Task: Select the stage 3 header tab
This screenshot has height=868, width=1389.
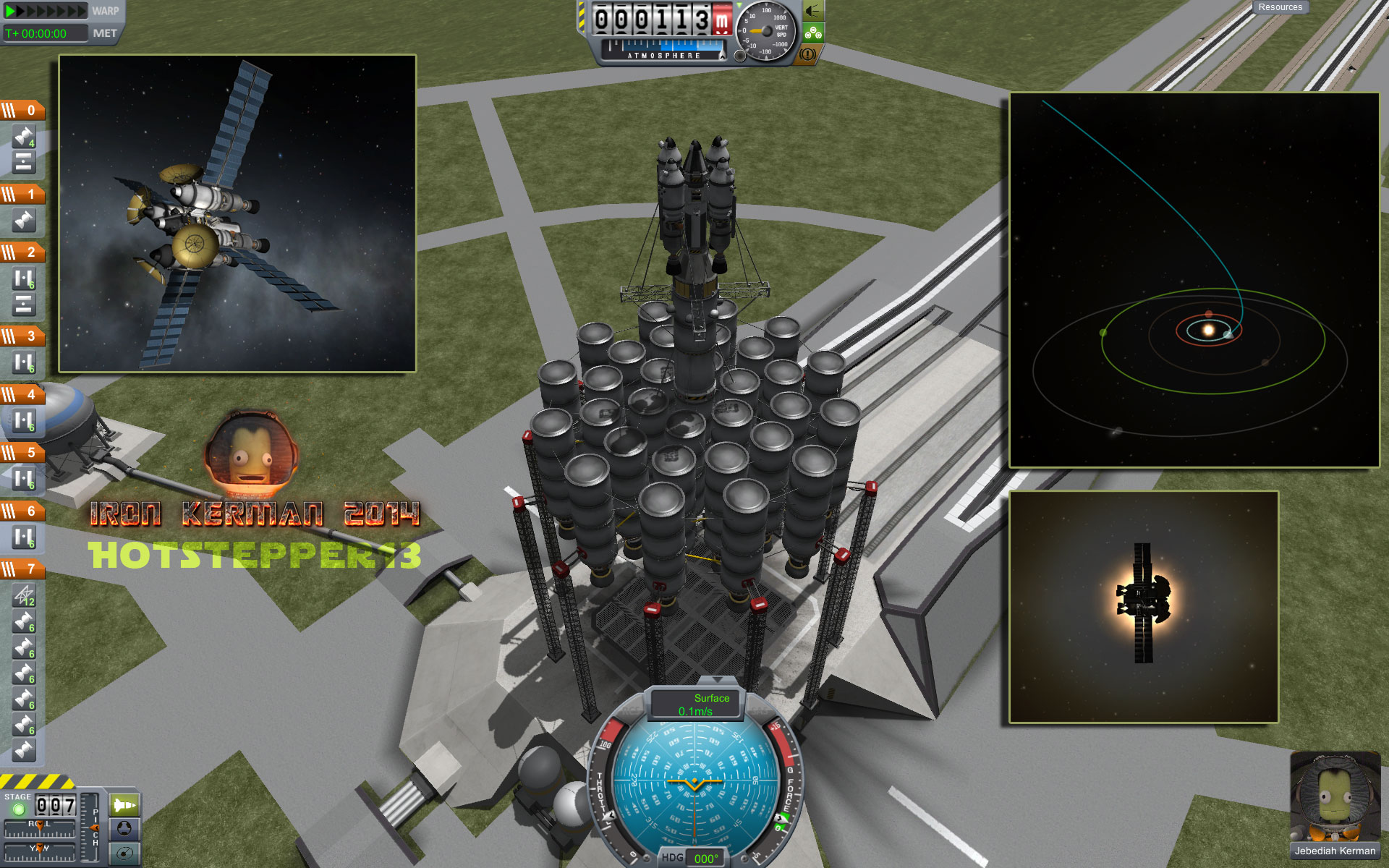Action: point(23,336)
